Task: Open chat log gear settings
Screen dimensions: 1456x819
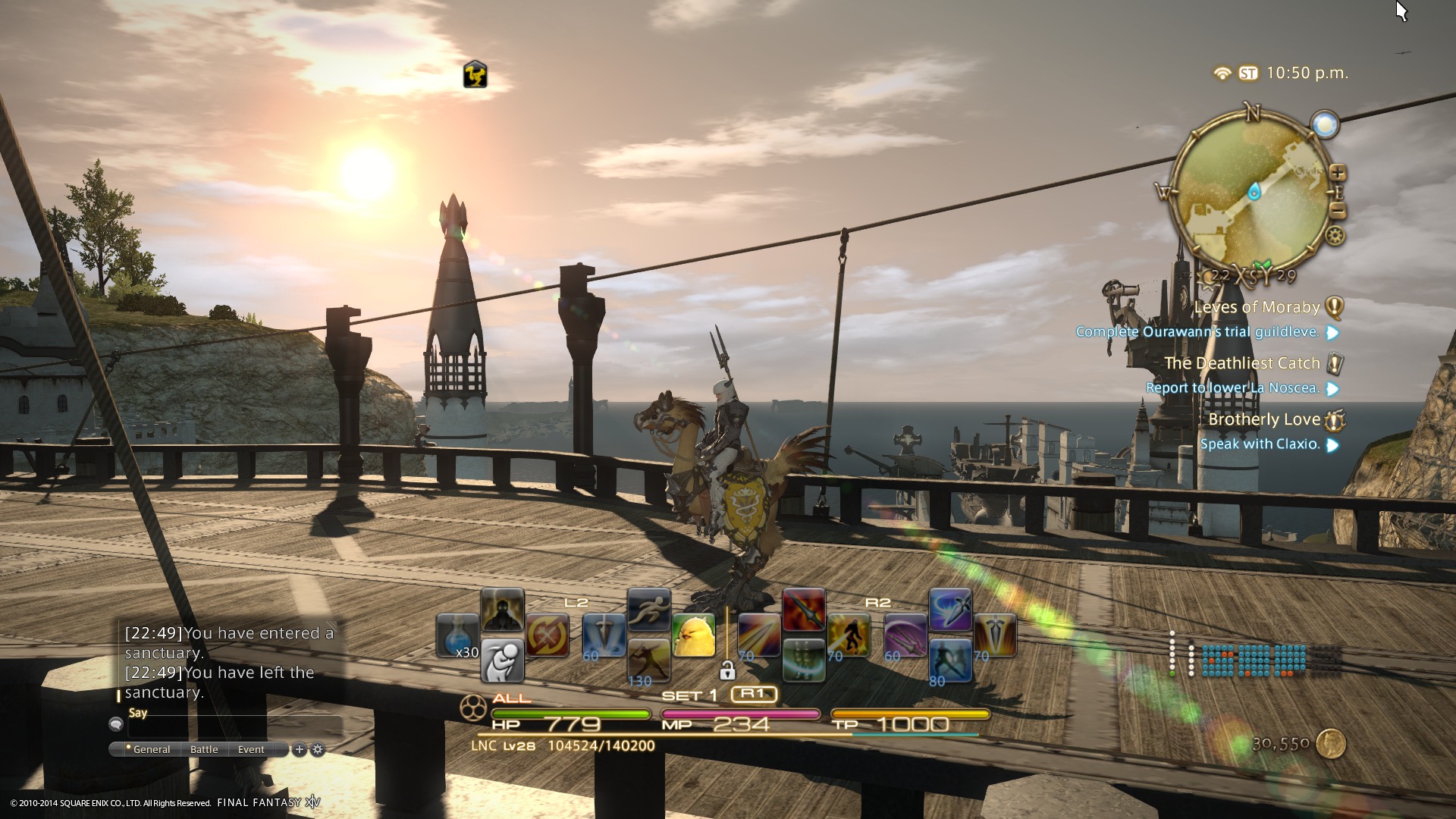Action: [318, 749]
